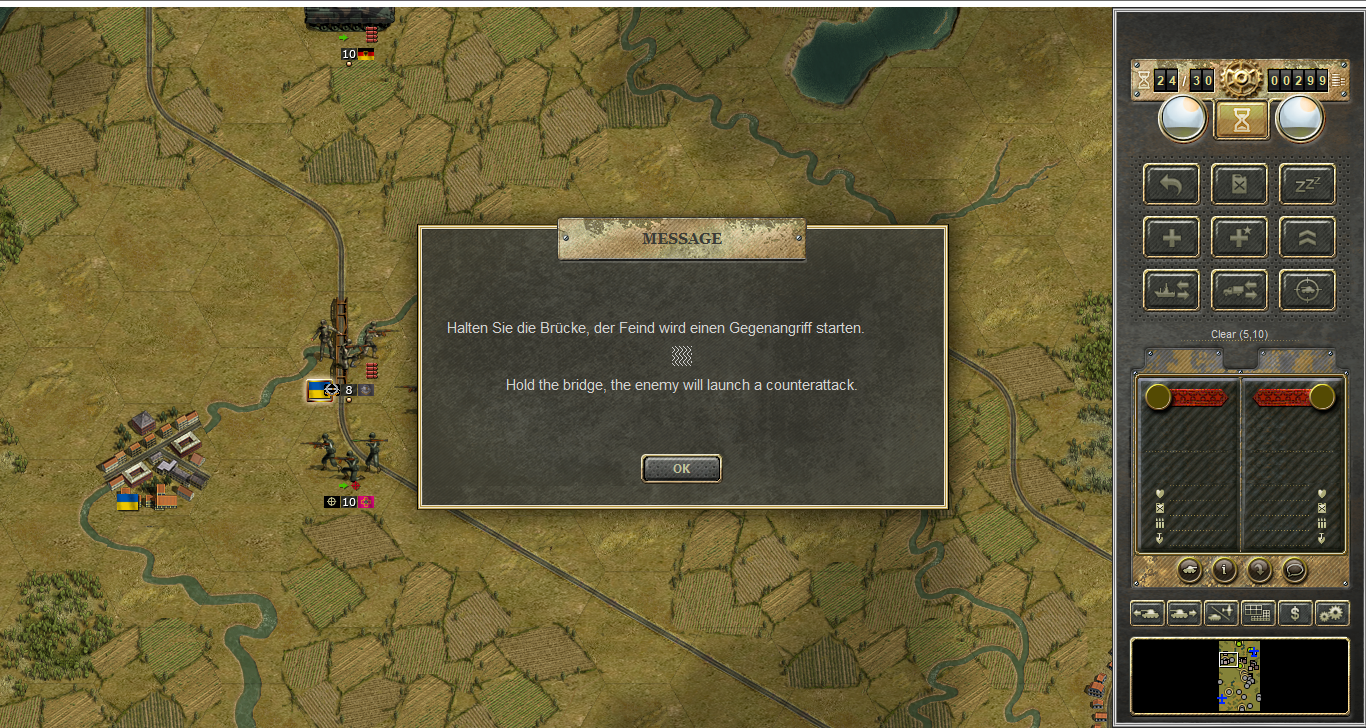1366x728 pixels.
Task: End the turn with the hourglass button
Action: (x=1241, y=120)
